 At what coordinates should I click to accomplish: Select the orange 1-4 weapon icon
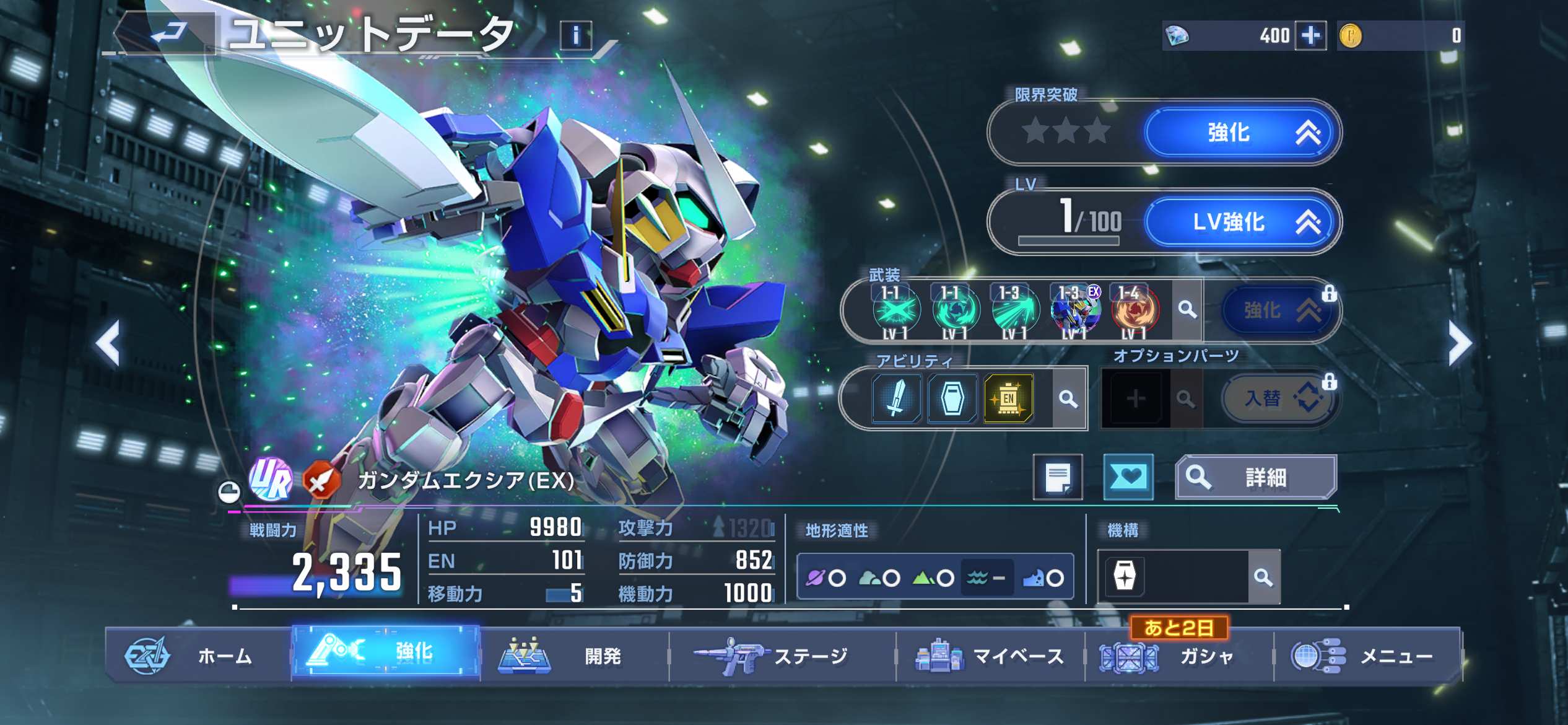[1135, 310]
